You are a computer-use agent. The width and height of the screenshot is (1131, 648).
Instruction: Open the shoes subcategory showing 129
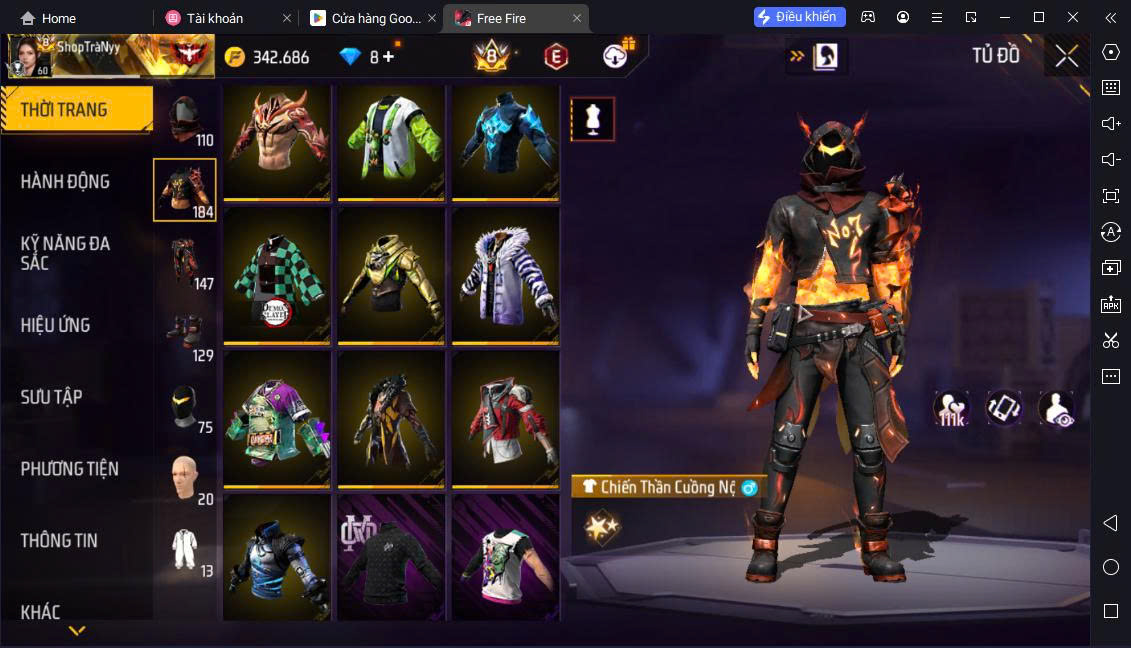(185, 335)
